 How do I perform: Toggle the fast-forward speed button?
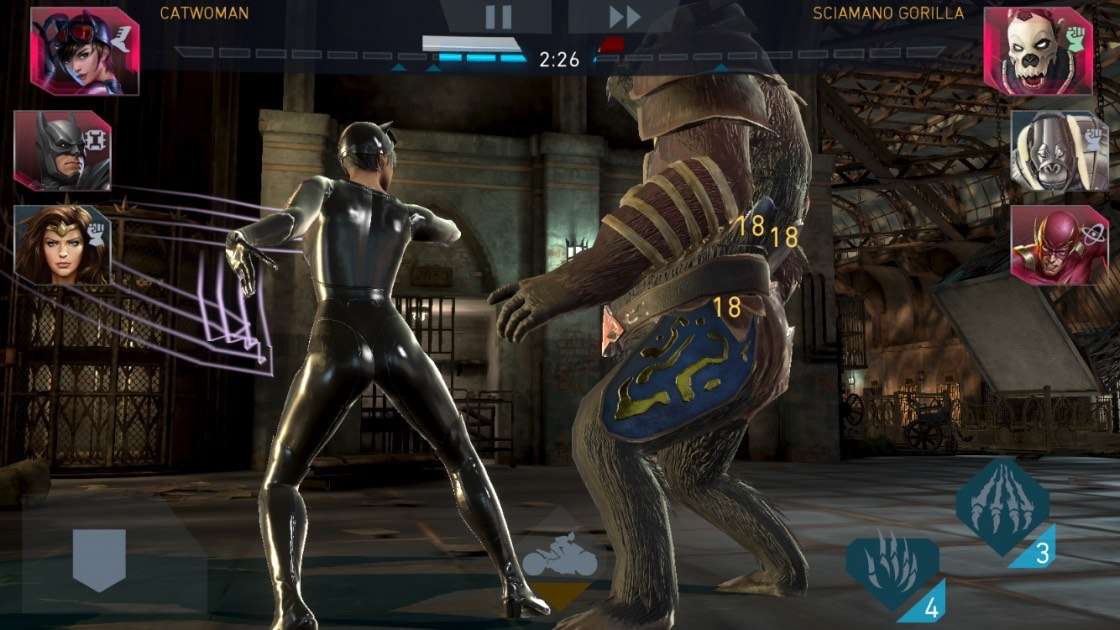tap(624, 16)
